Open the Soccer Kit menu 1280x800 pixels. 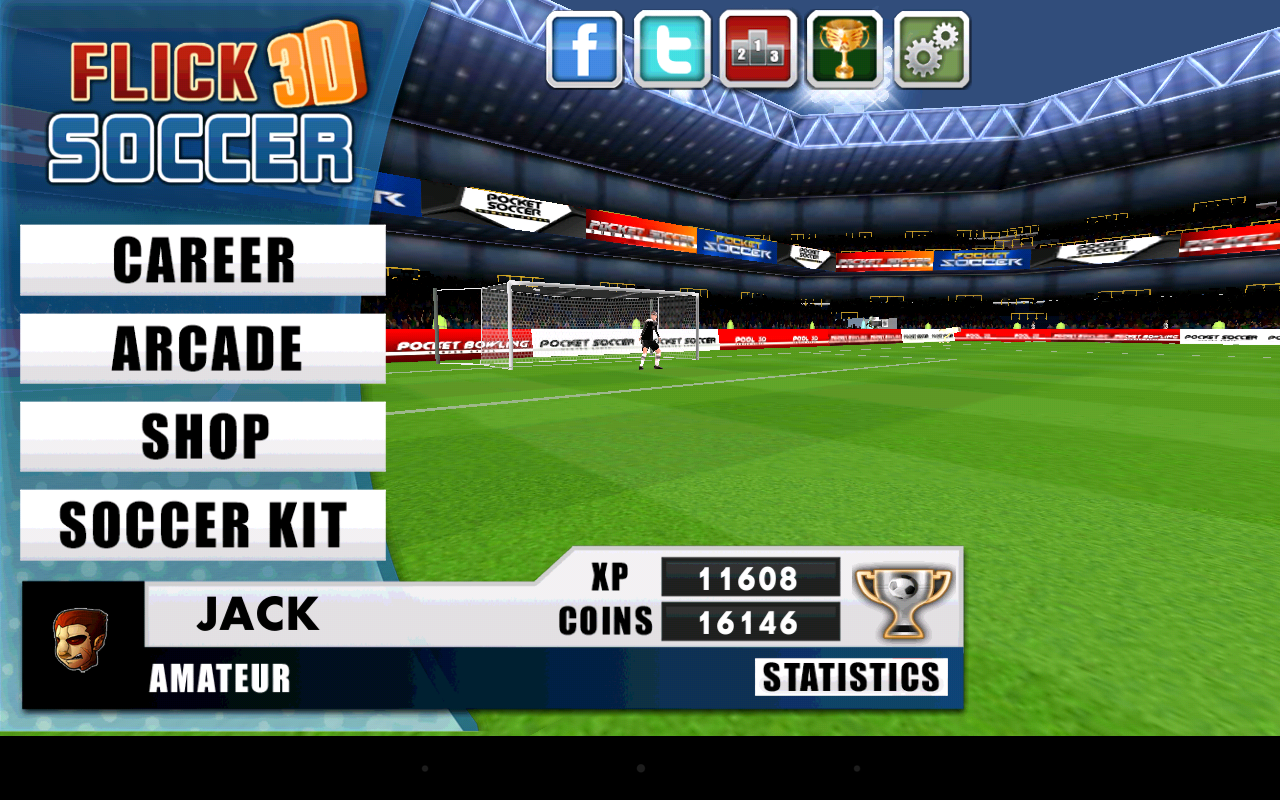pos(200,523)
